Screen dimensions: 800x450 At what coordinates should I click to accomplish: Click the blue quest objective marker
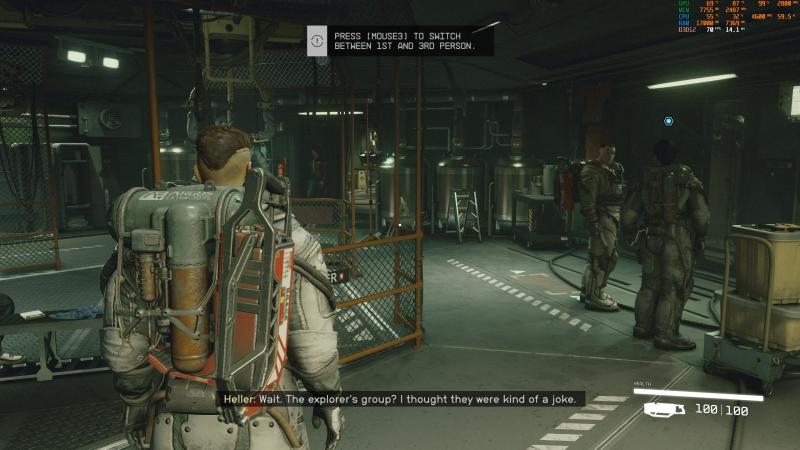pyautogui.click(x=669, y=121)
